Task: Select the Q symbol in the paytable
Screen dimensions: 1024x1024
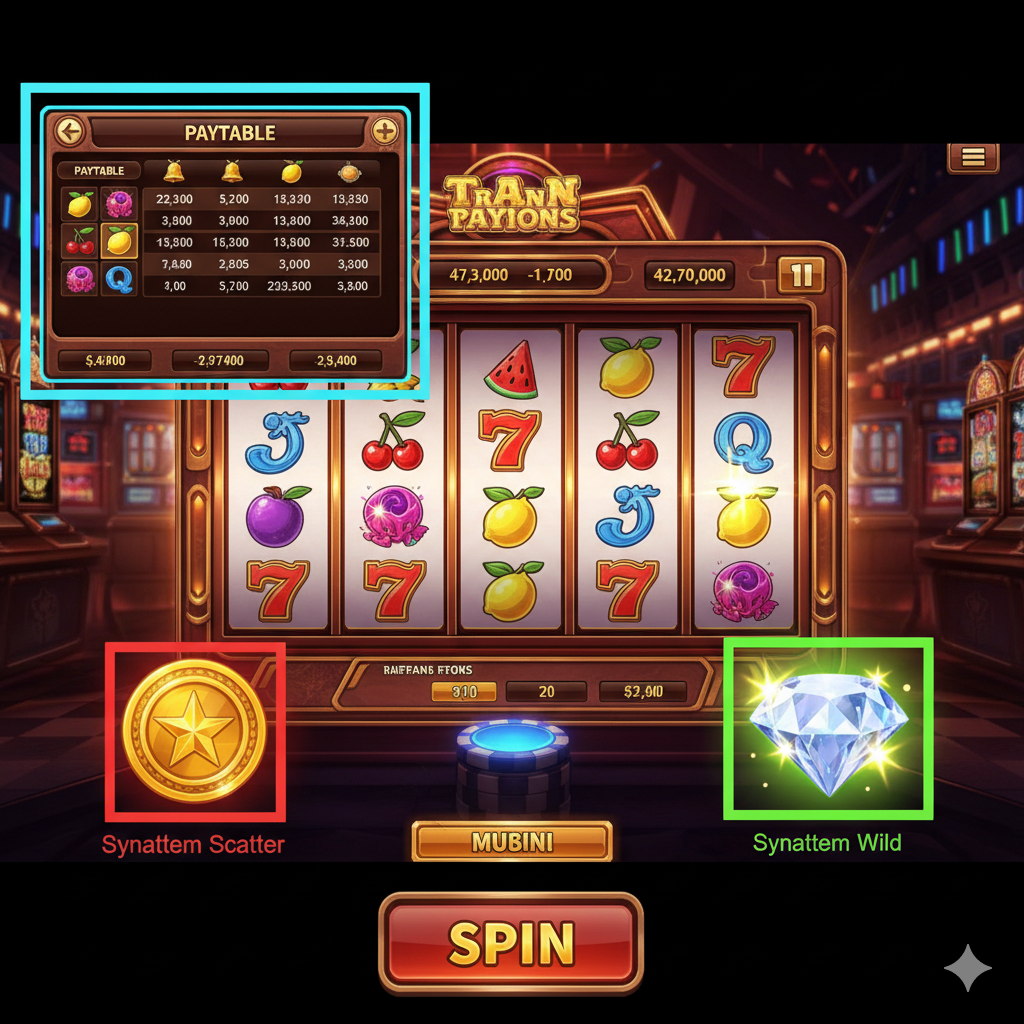Action: click(x=119, y=279)
